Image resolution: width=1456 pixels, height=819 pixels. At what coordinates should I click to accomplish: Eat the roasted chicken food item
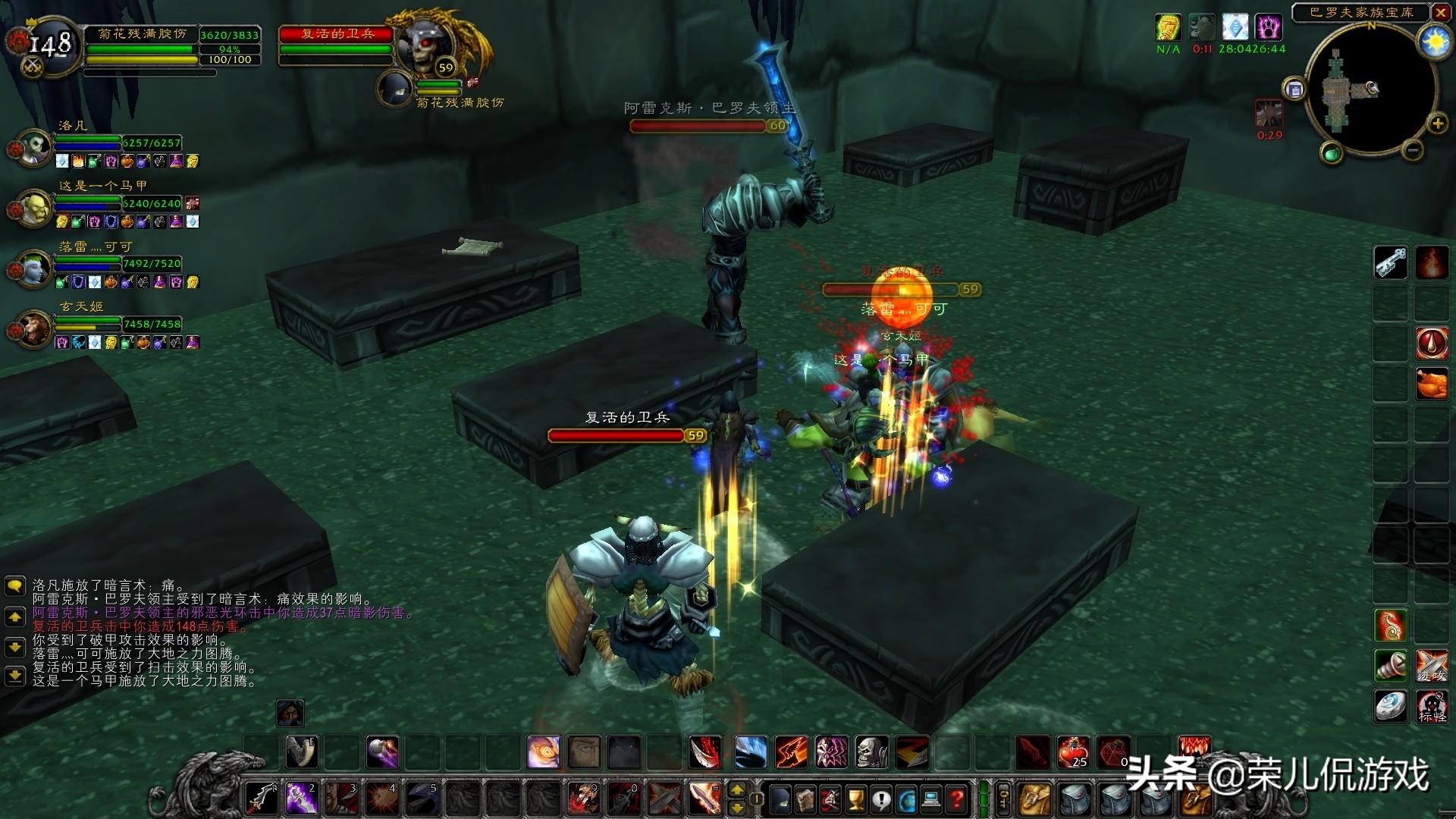pos(1432,384)
